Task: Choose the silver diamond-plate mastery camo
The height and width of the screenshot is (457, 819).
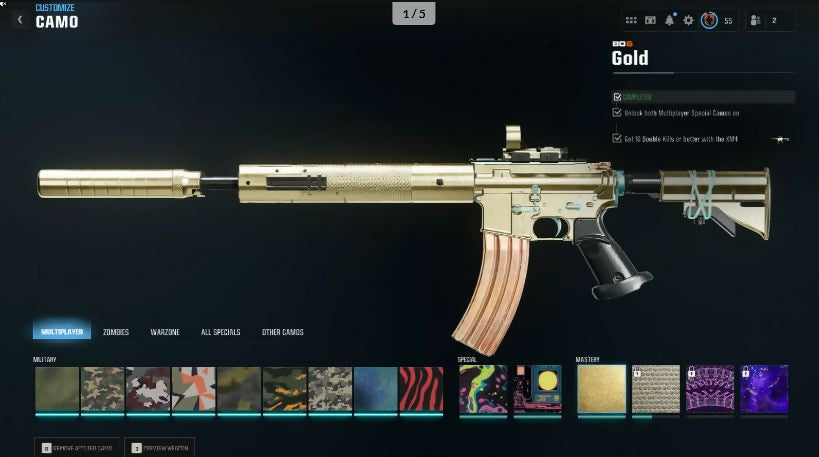Action: click(x=655, y=389)
